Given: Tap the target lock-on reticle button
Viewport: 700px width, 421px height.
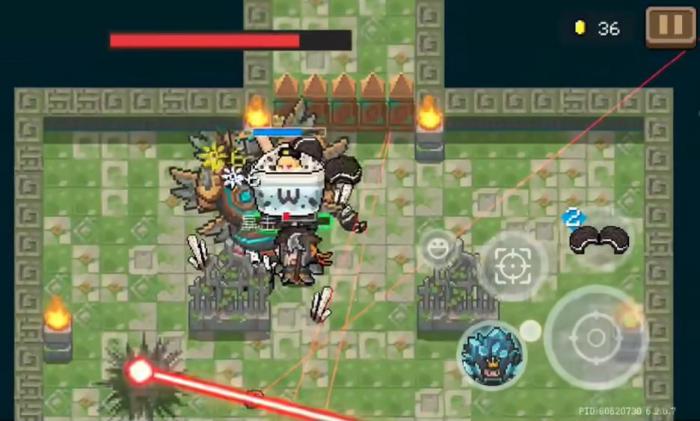Looking at the screenshot, I should [x=513, y=266].
